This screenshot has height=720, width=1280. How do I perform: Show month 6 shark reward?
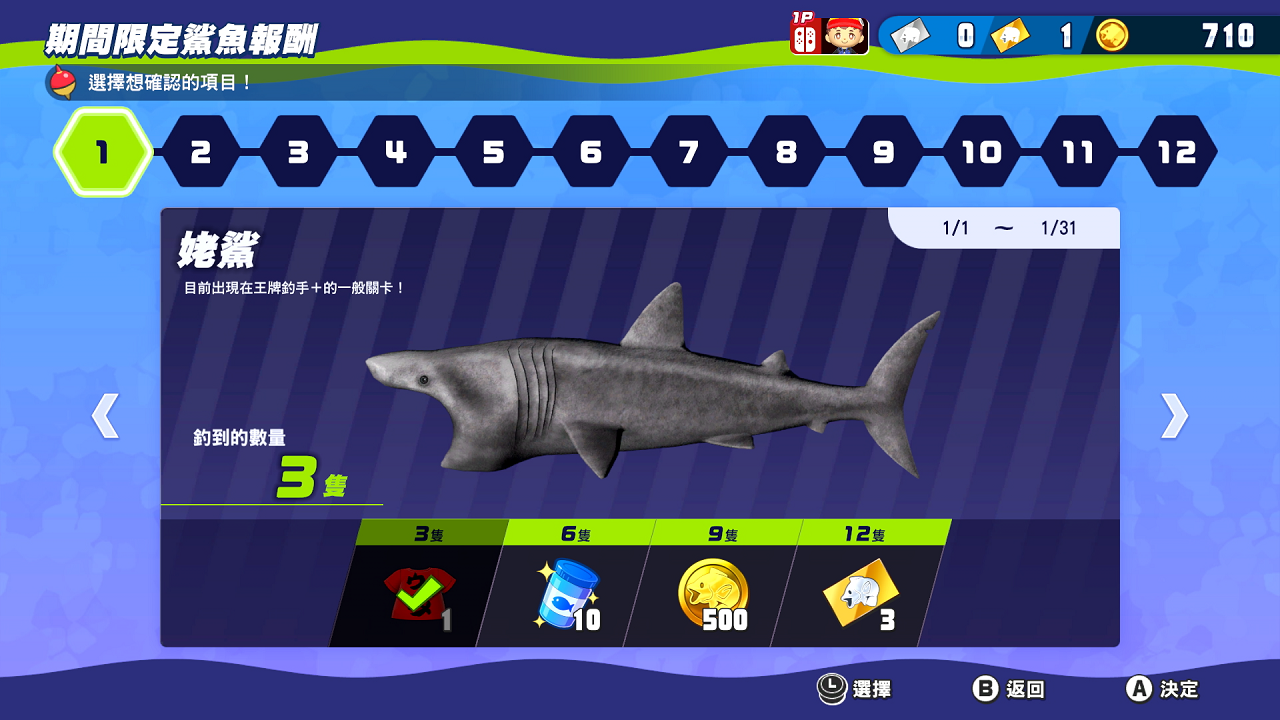(591, 152)
